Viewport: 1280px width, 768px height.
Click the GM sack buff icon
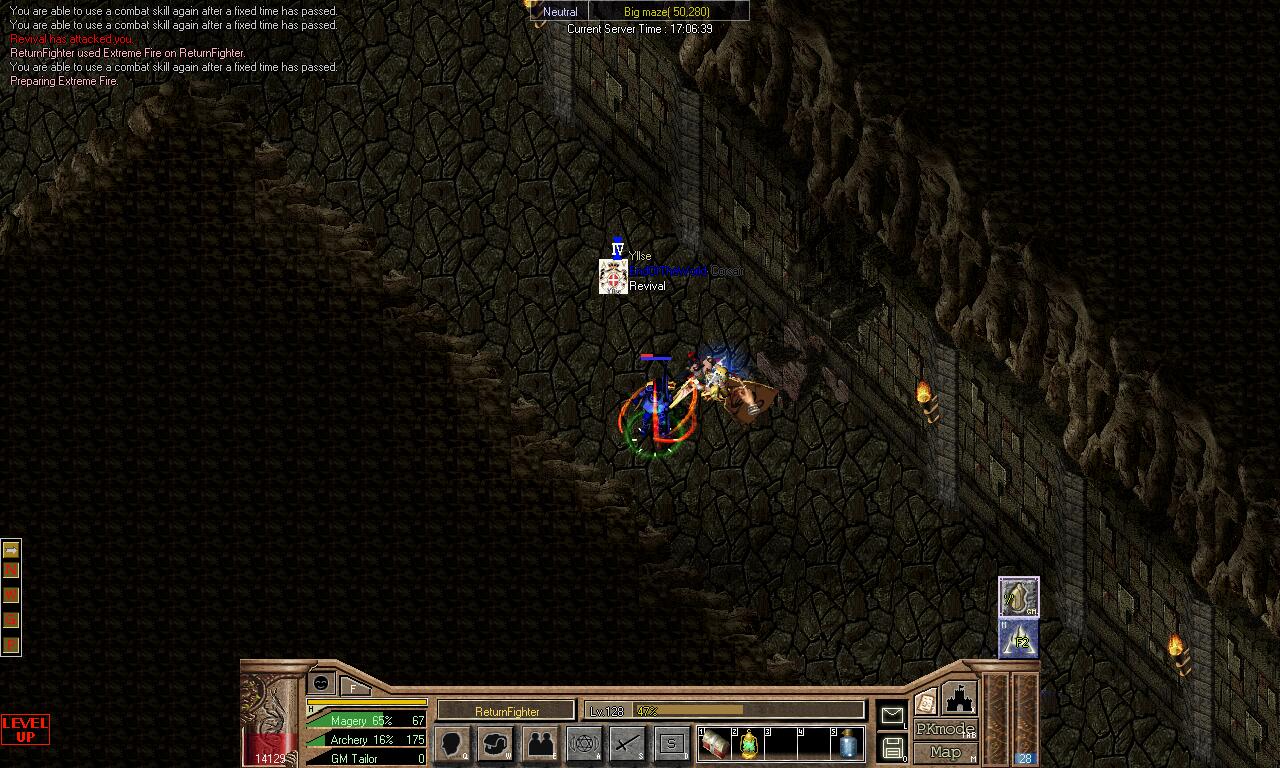tap(1019, 597)
